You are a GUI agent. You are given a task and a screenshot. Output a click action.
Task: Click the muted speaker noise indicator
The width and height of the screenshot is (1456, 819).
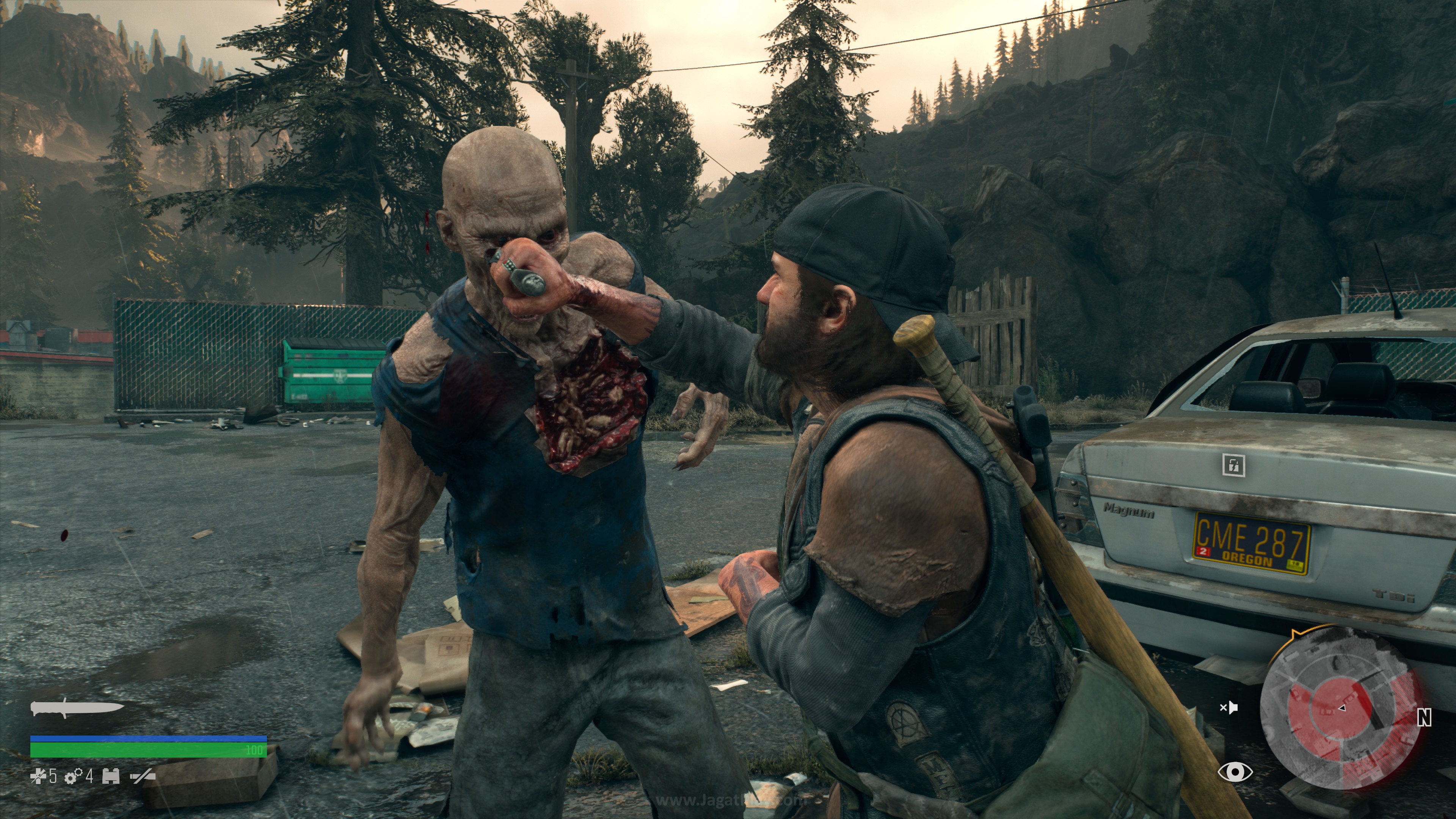pos(1229,707)
